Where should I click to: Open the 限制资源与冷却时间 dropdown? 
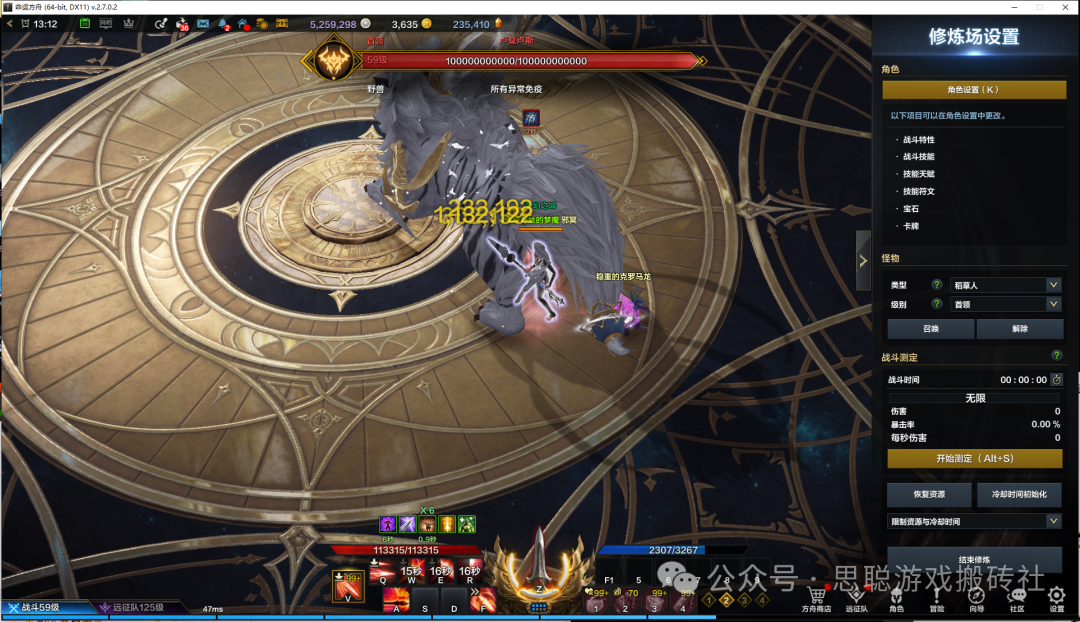coord(974,521)
